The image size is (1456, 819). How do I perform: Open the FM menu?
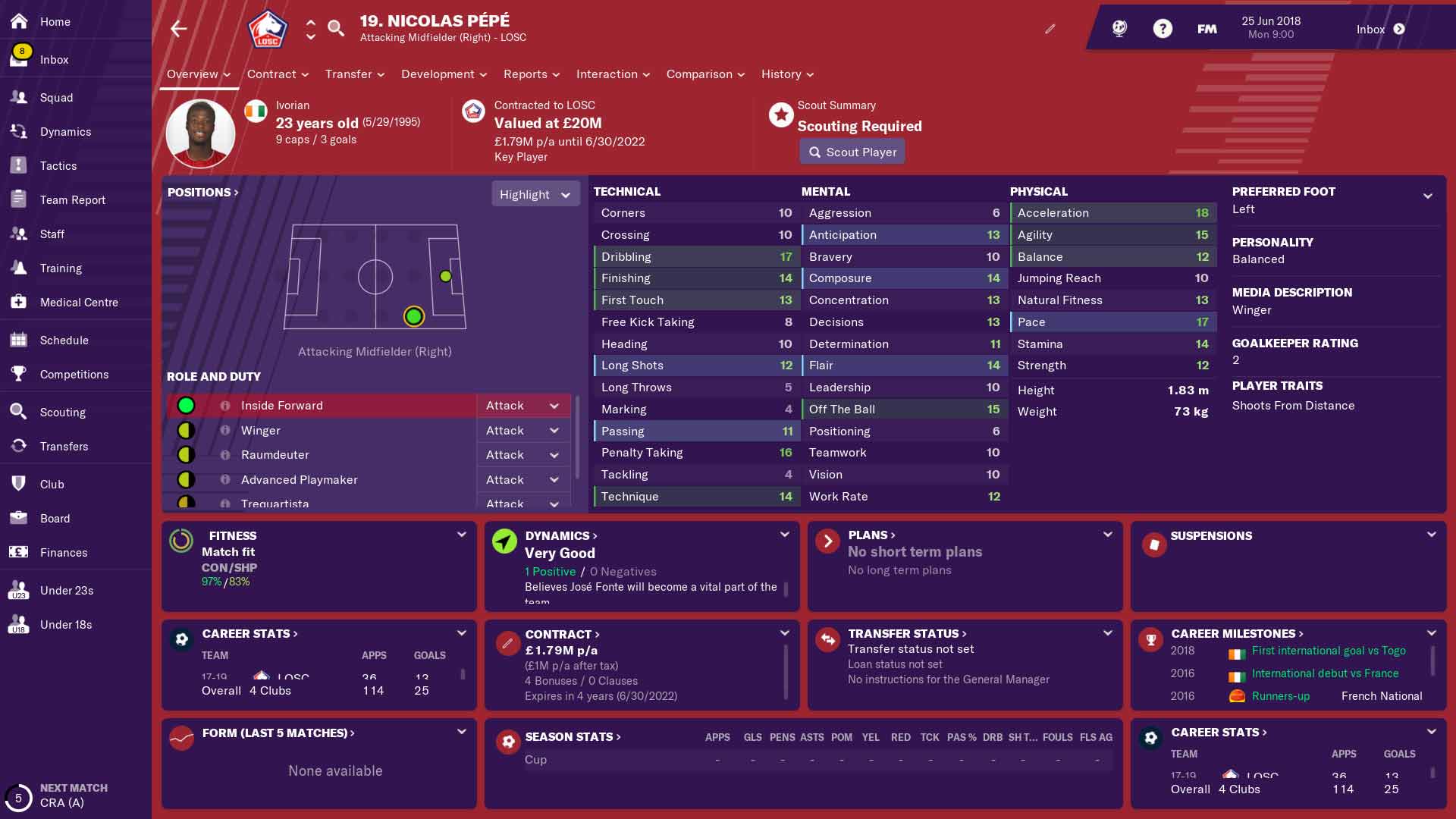click(x=1207, y=29)
